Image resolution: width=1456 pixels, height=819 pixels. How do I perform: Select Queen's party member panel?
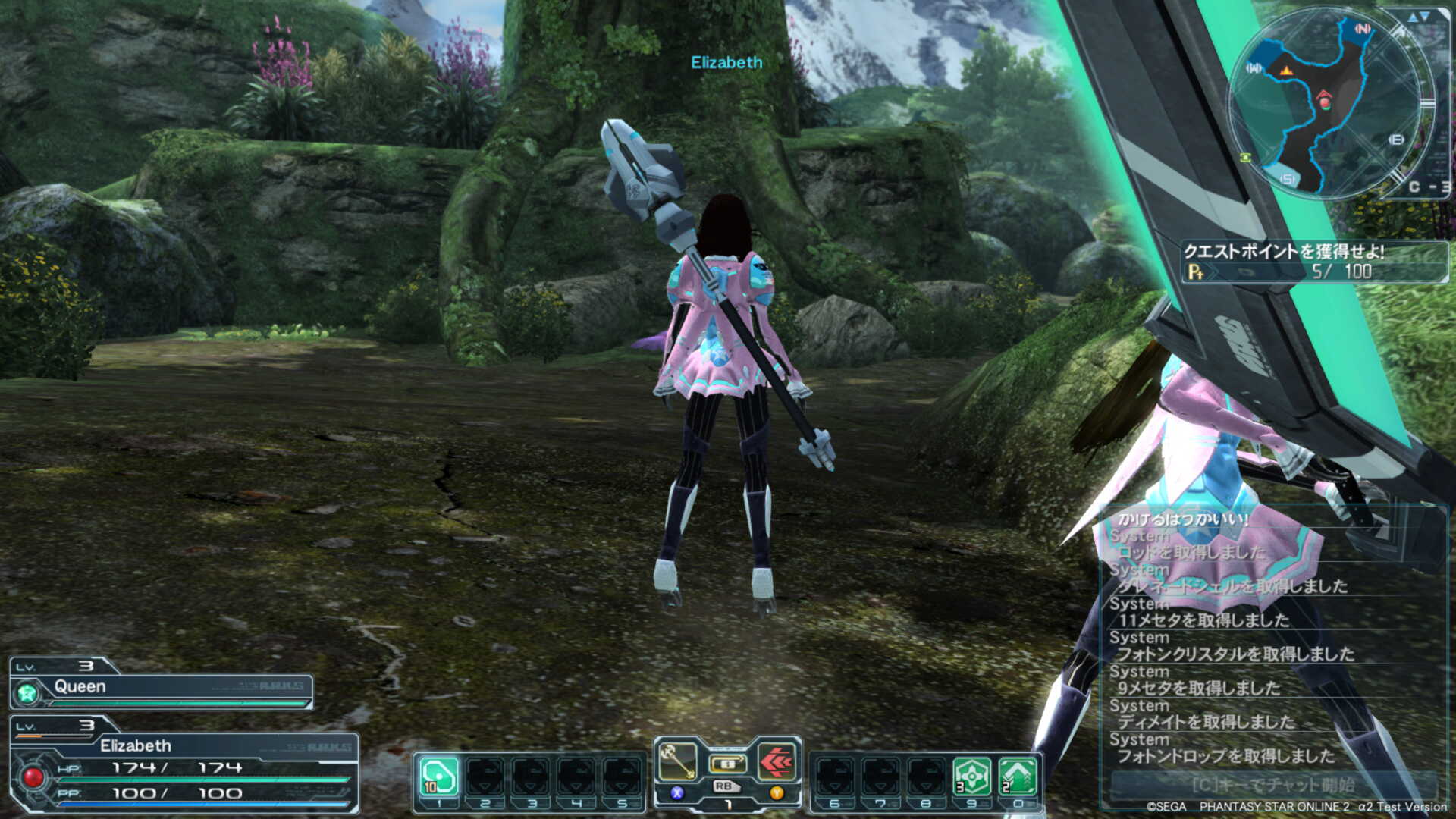coord(161,688)
